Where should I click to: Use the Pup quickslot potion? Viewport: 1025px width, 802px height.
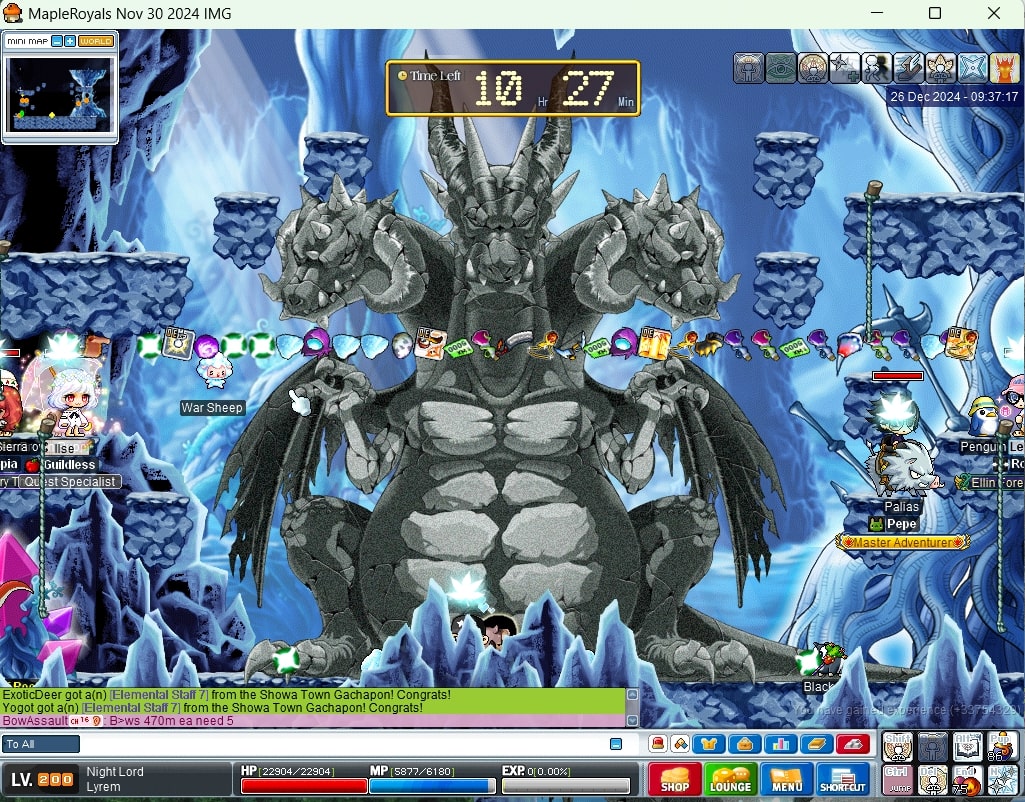tap(1002, 746)
